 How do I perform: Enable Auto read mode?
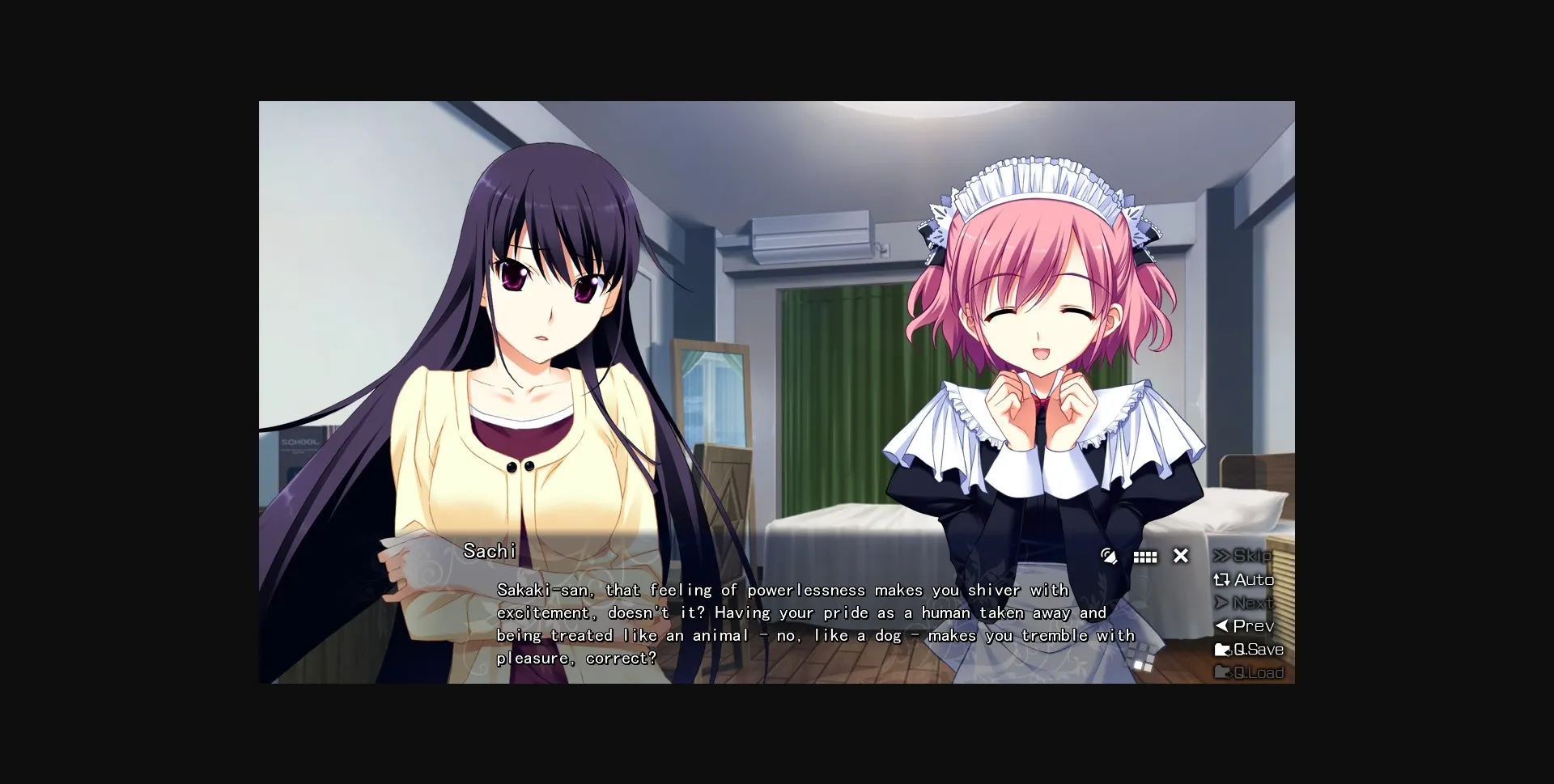1253,580
